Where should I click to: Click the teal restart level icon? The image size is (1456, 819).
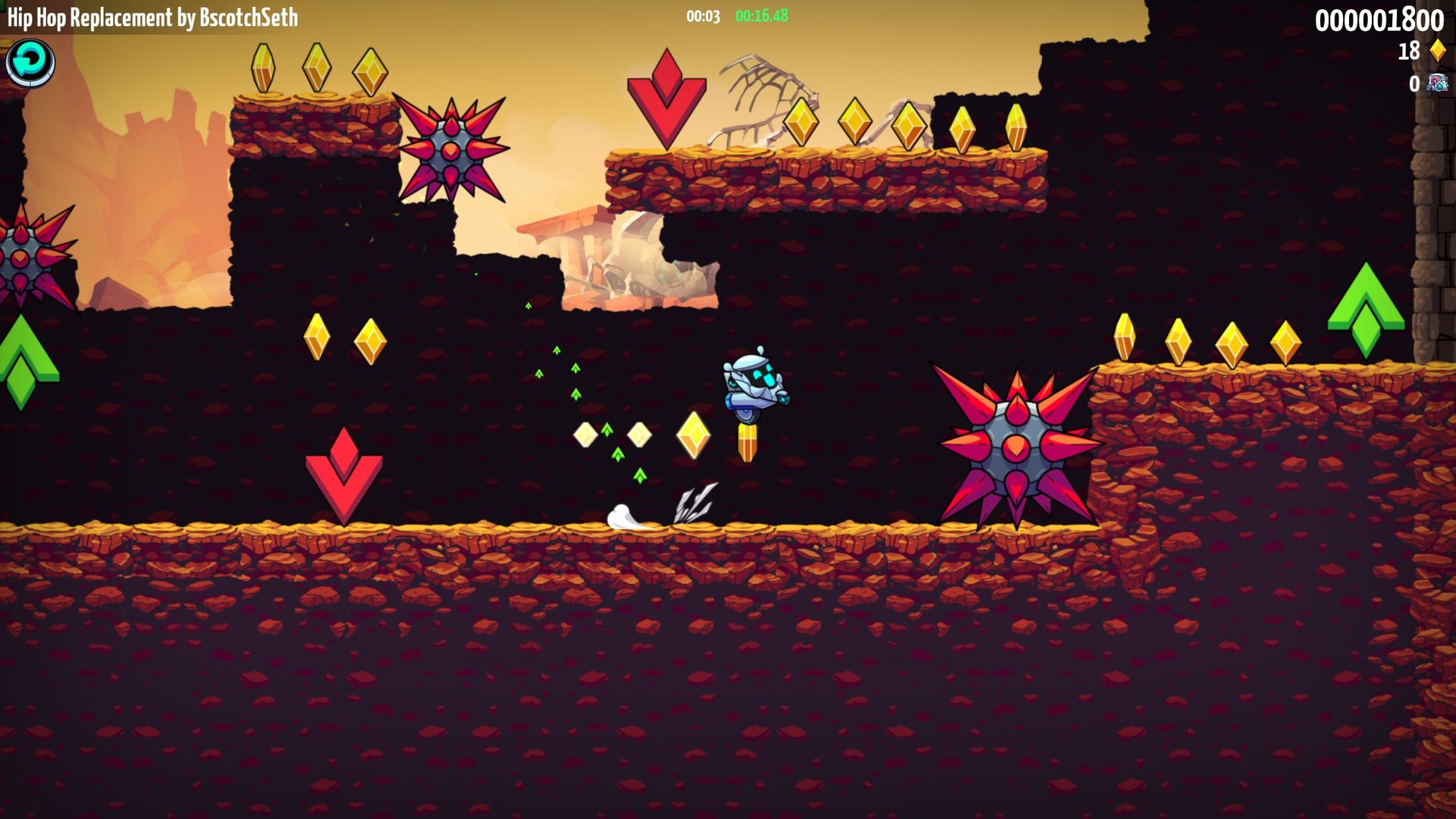click(x=29, y=63)
